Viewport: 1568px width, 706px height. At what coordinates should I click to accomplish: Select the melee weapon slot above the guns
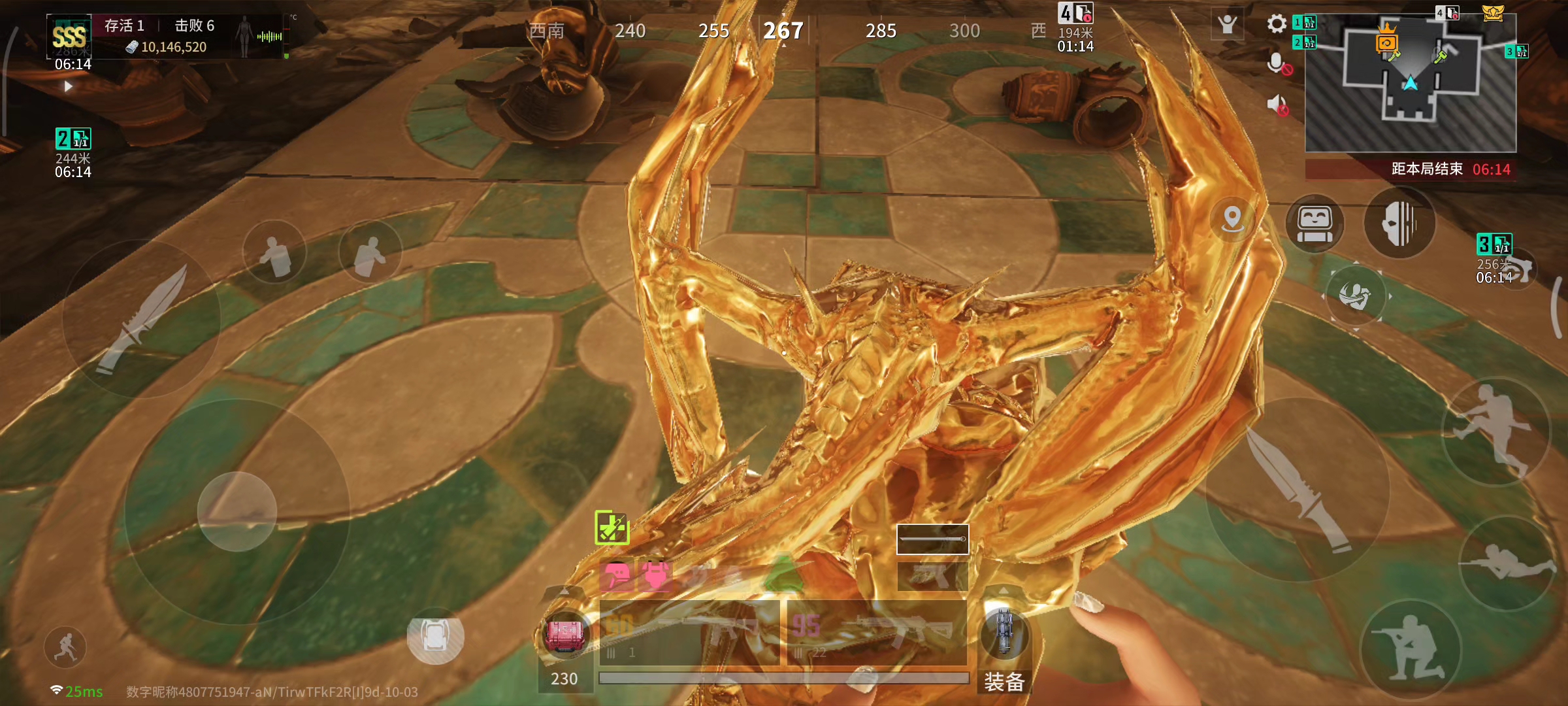tap(932, 539)
